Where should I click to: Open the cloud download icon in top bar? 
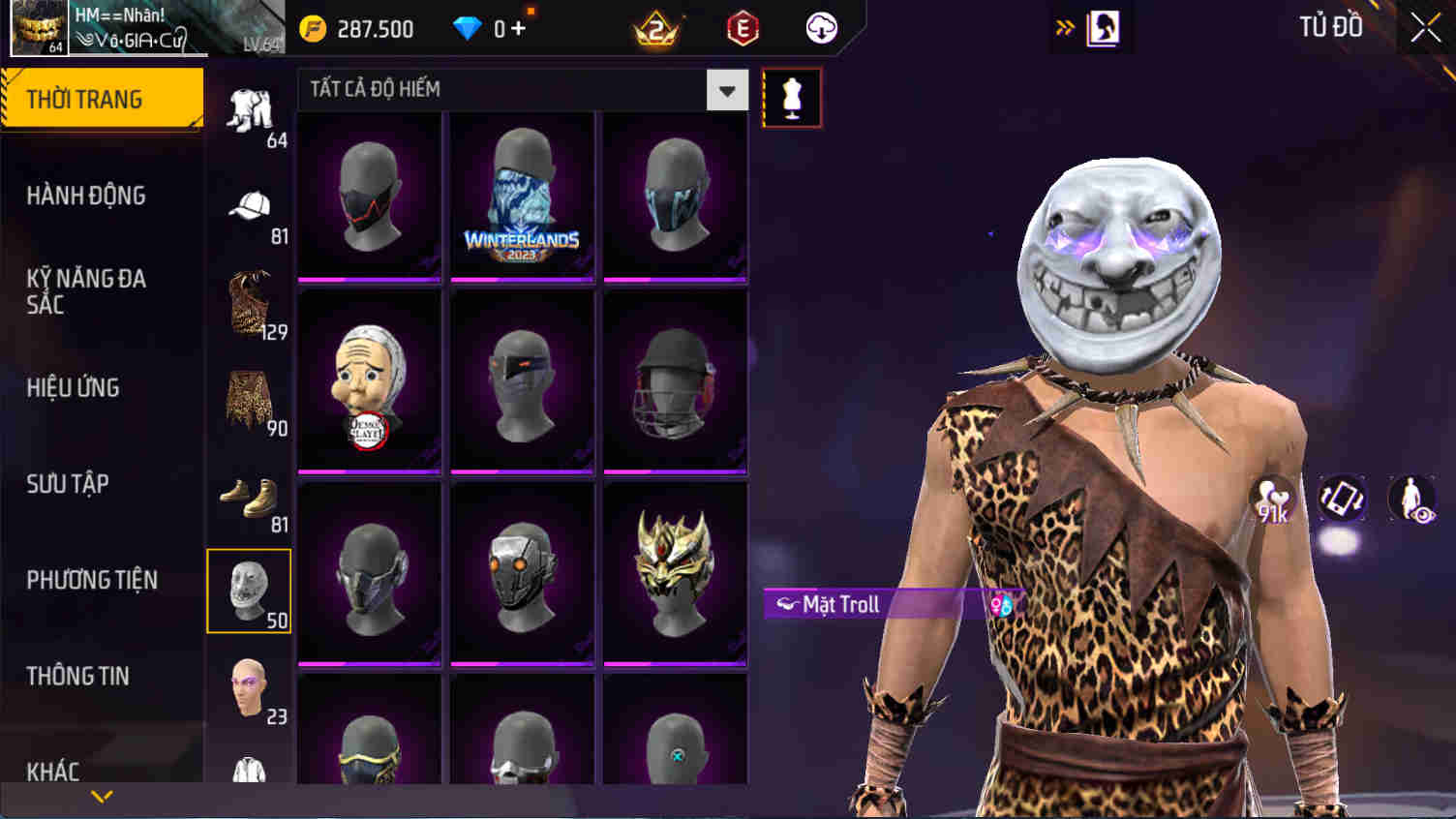click(x=820, y=28)
